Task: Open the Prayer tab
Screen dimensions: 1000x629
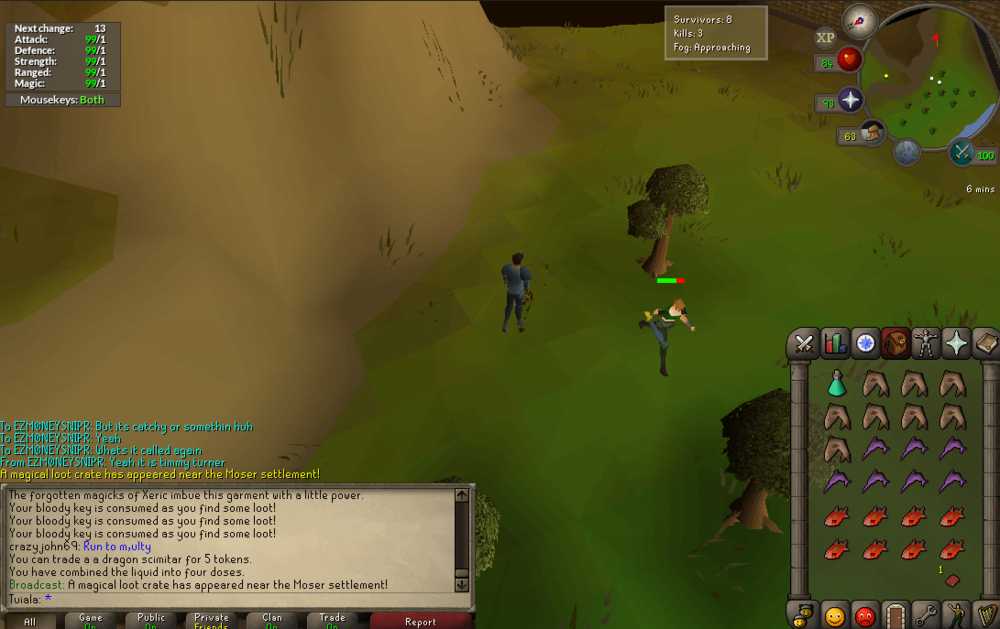Action: click(957, 344)
